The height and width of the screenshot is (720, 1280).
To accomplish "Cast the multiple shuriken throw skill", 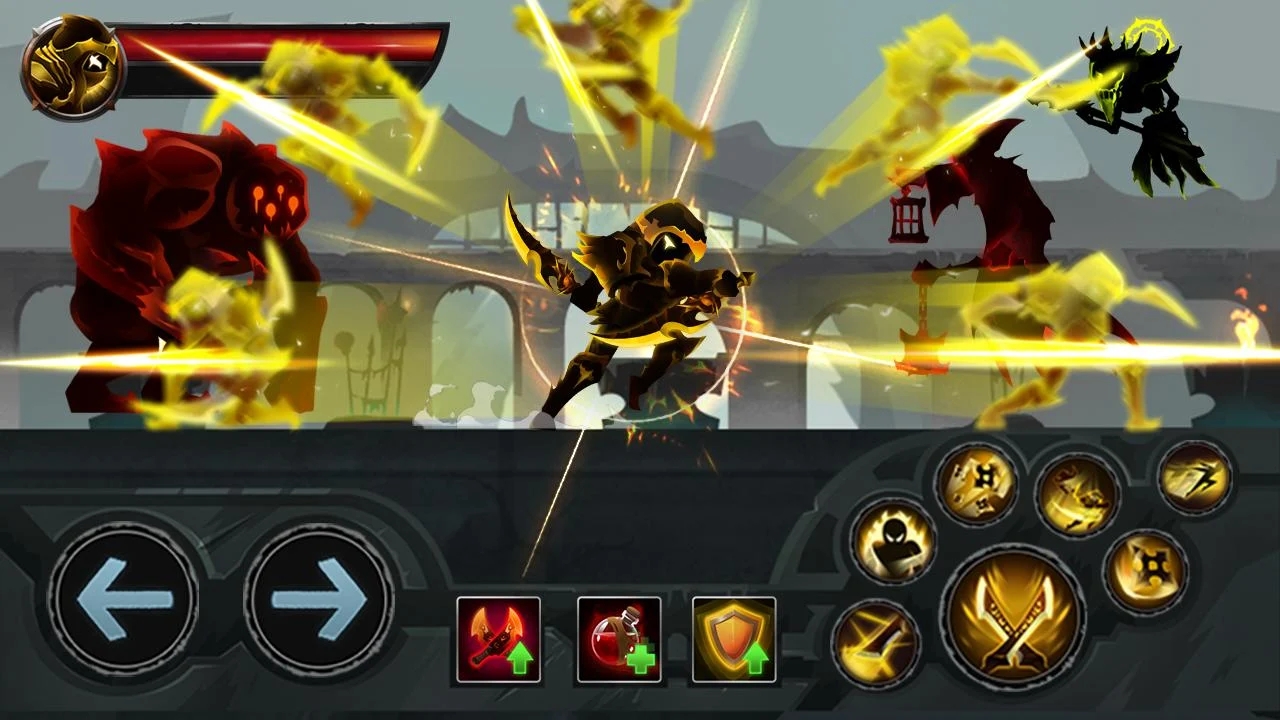I will point(976,484).
